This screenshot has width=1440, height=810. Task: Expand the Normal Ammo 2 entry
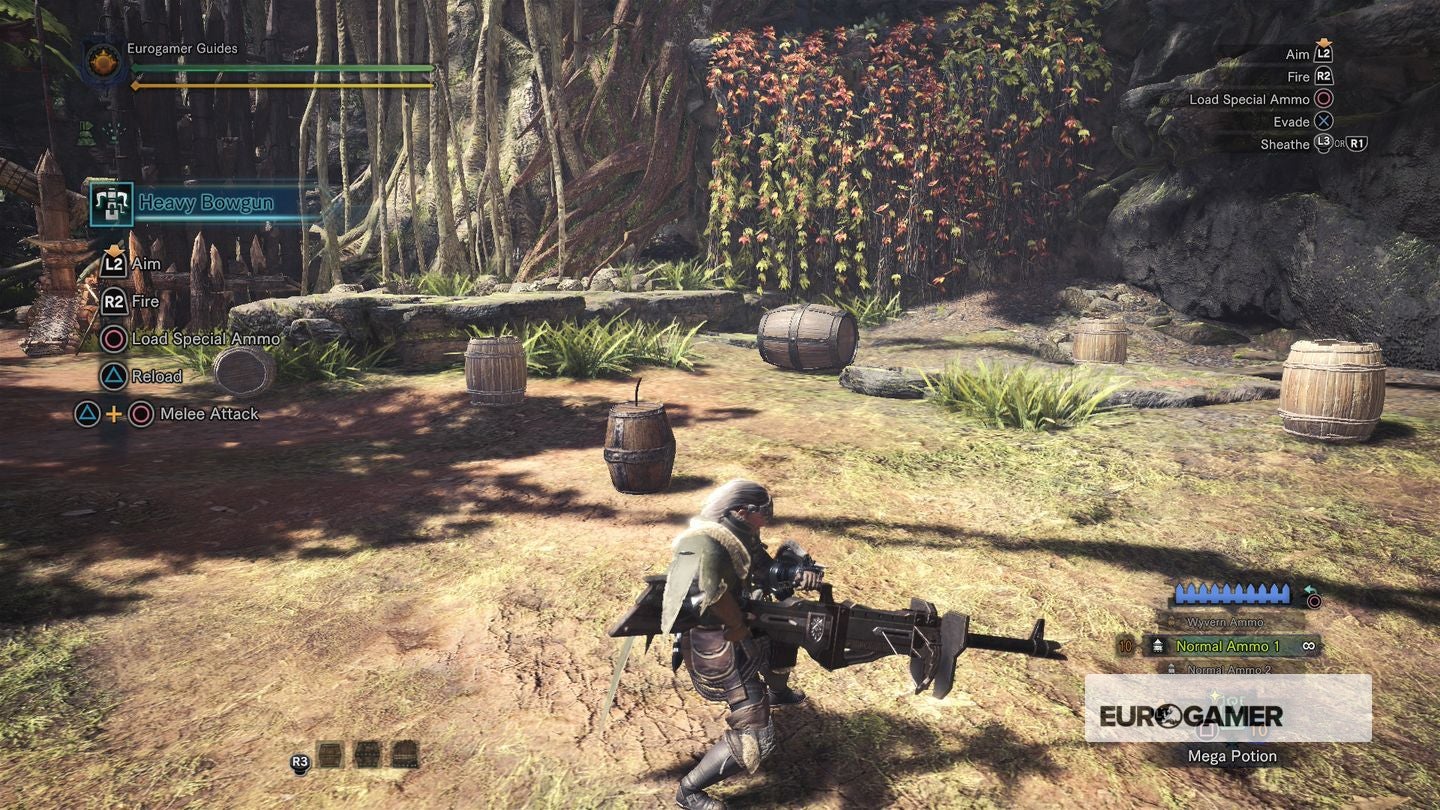1229,669
